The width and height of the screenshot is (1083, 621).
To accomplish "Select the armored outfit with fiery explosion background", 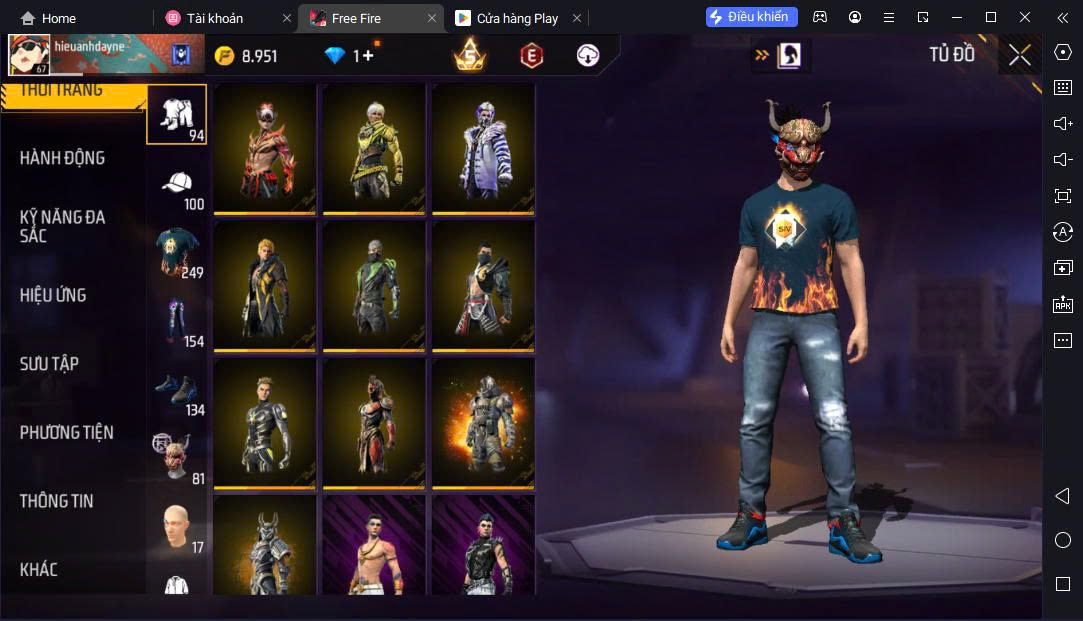I will 483,423.
